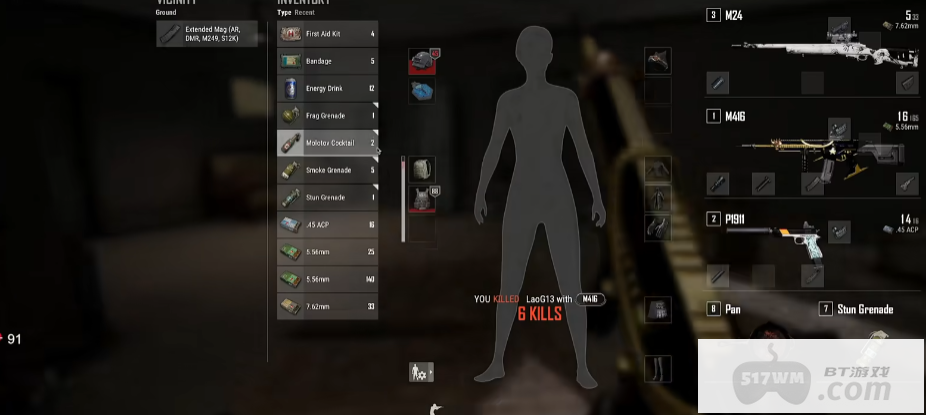Select the Energy Drink item
Image resolution: width=926 pixels, height=415 pixels.
pyautogui.click(x=327, y=88)
